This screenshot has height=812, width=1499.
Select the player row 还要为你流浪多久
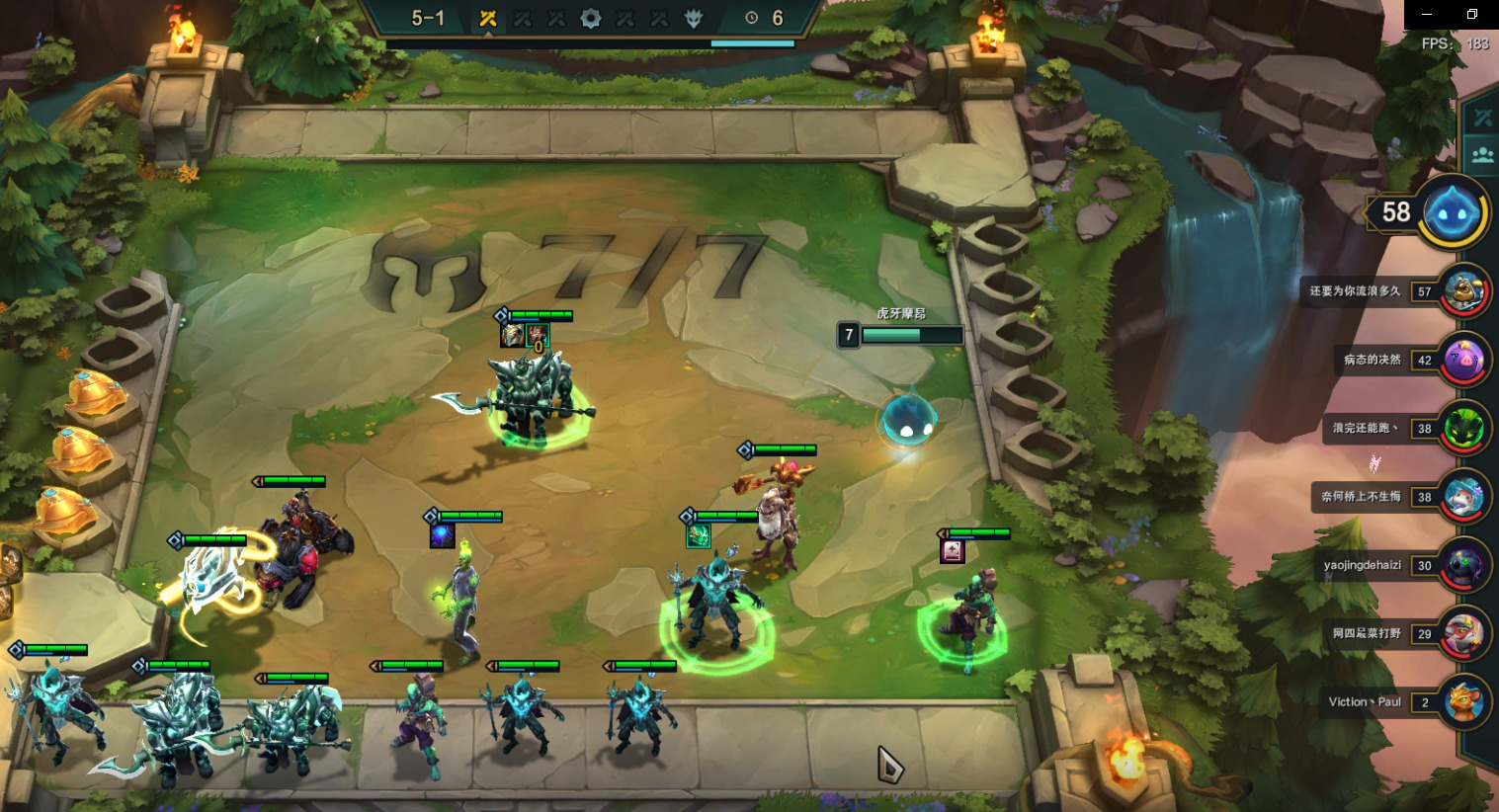click(x=1395, y=291)
